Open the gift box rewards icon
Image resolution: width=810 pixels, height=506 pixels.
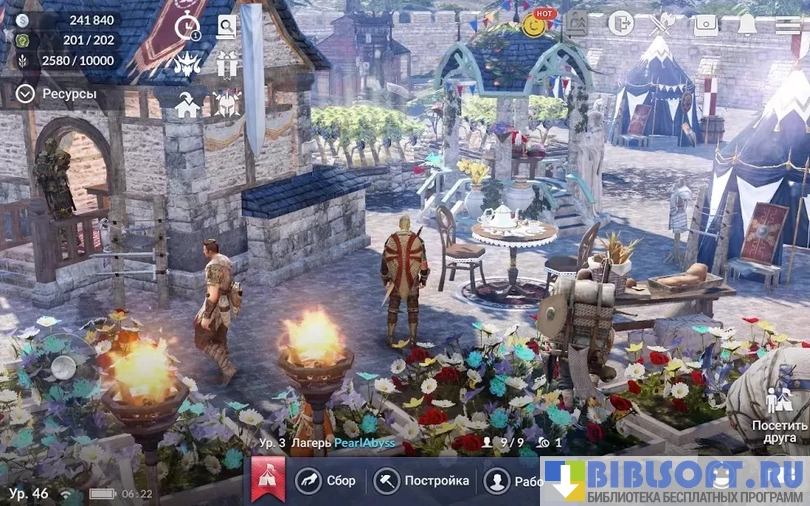click(x=228, y=64)
